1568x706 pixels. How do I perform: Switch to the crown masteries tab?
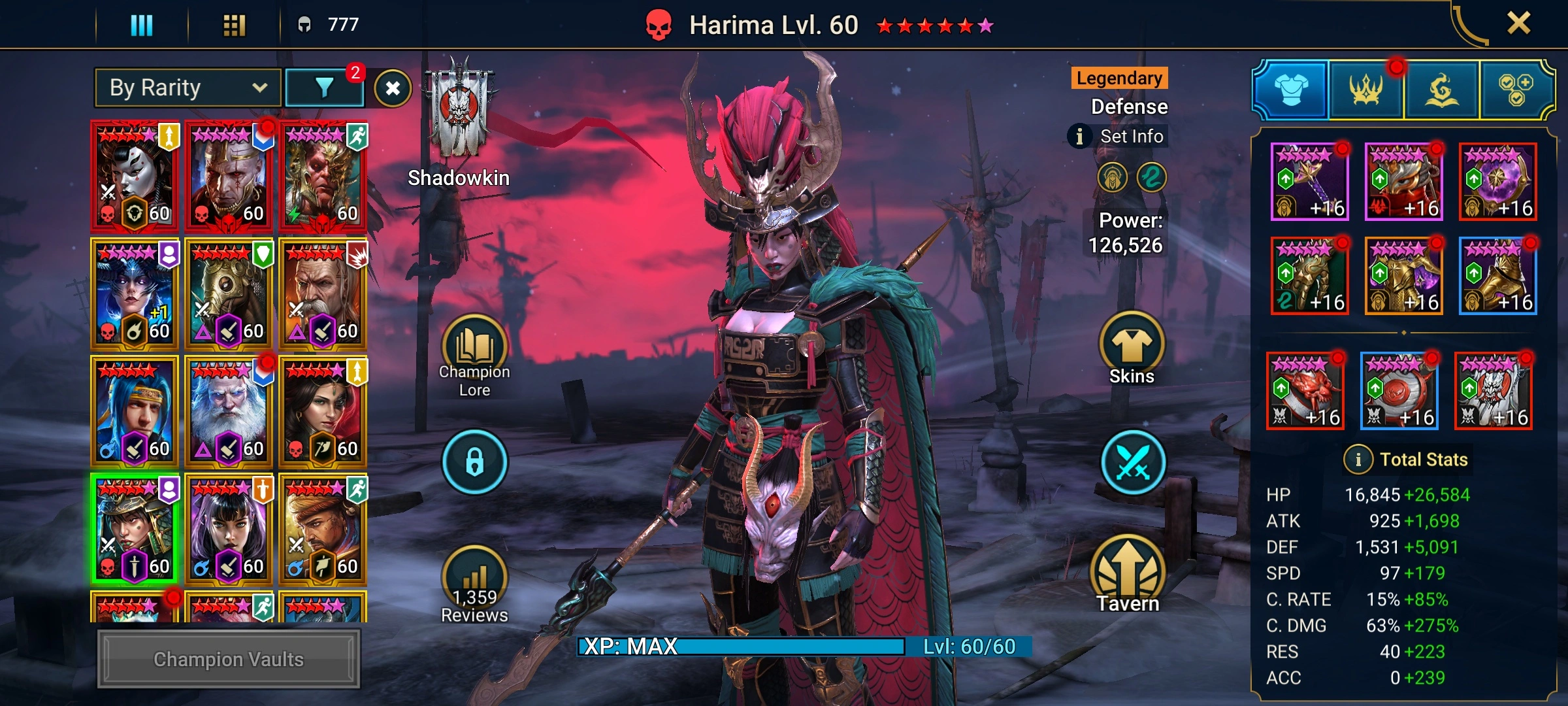(x=1365, y=90)
